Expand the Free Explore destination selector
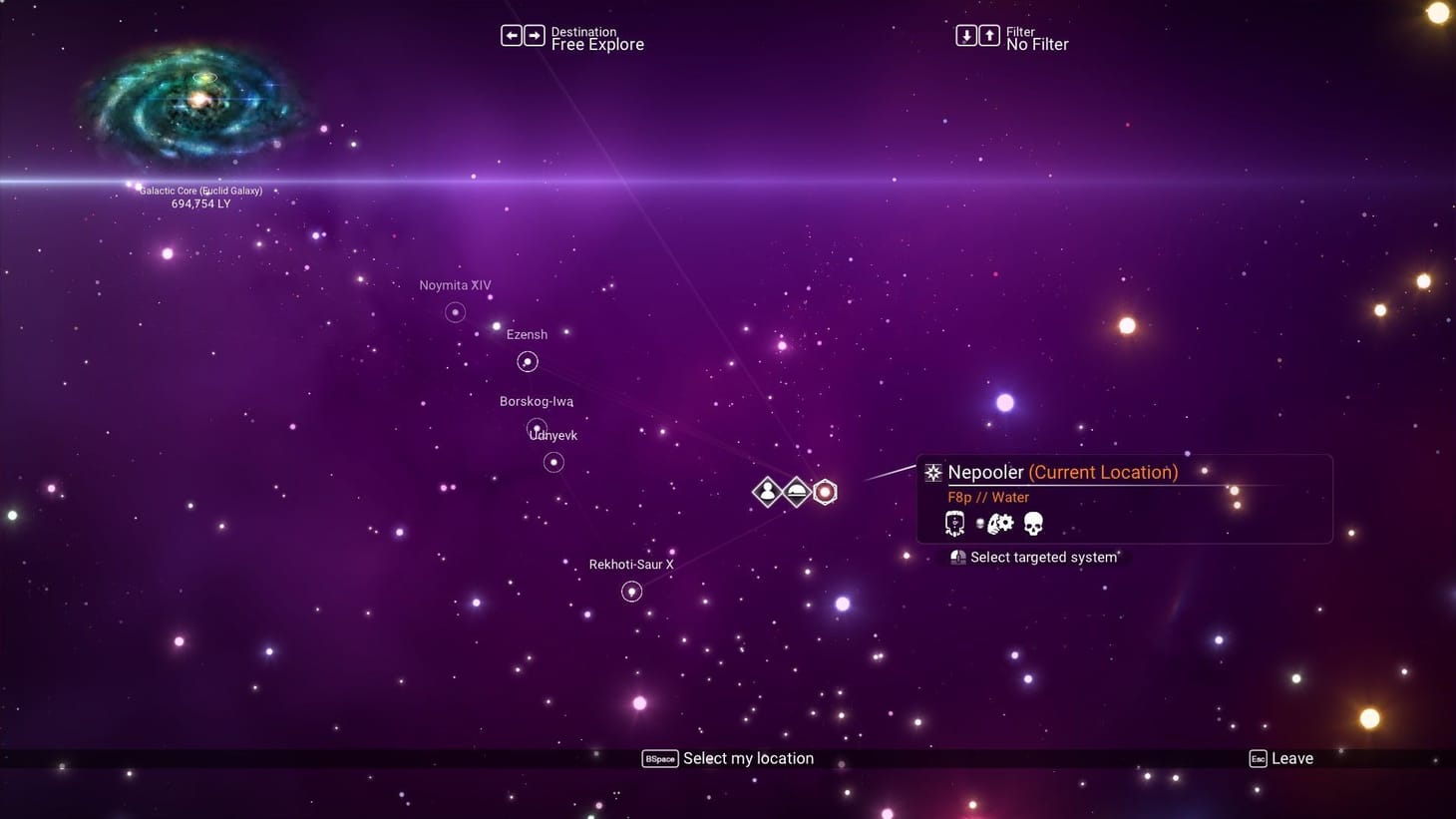The image size is (1456, 819). [599, 44]
